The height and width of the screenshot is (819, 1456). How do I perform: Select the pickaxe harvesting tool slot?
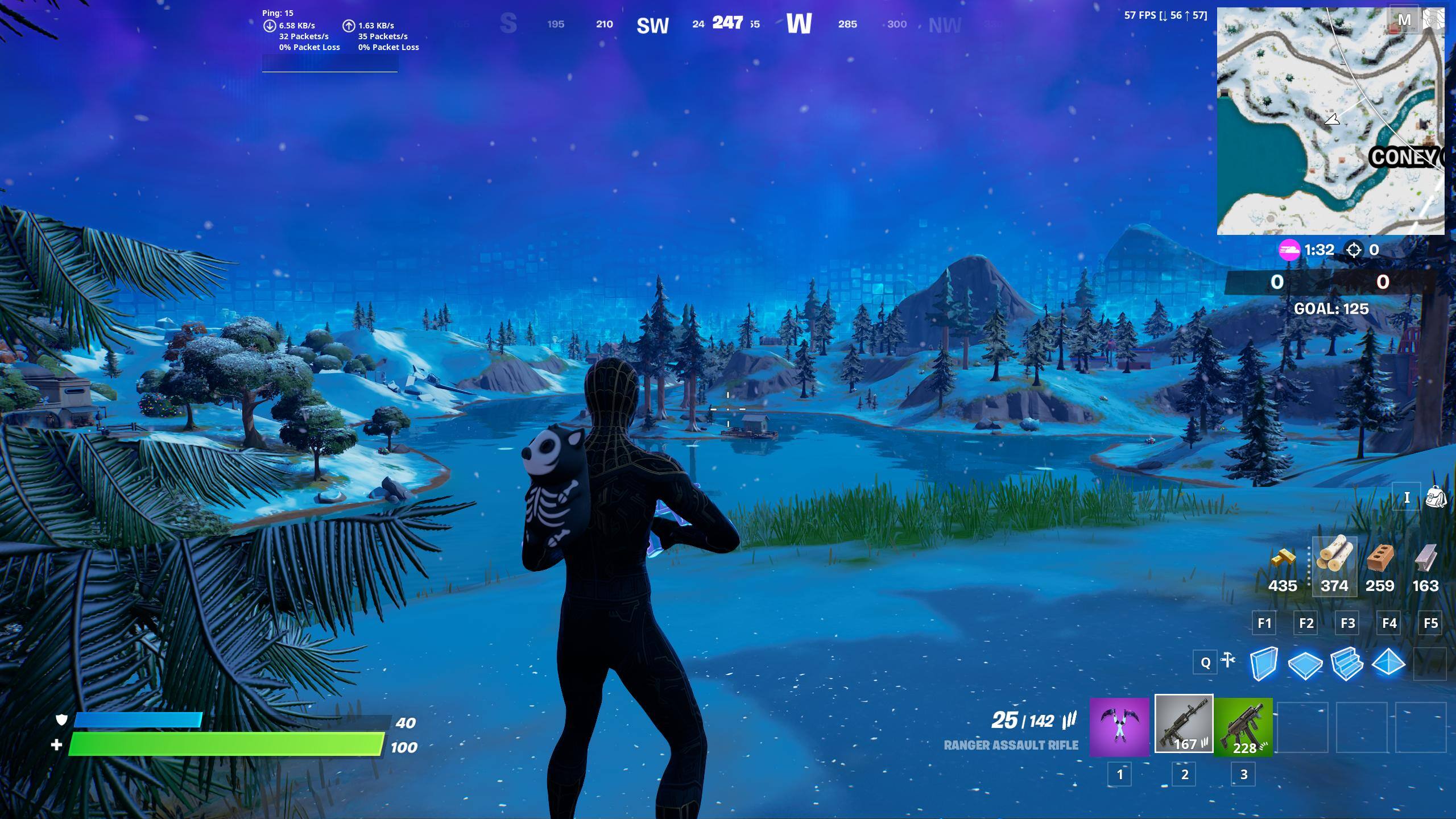coord(1119,727)
